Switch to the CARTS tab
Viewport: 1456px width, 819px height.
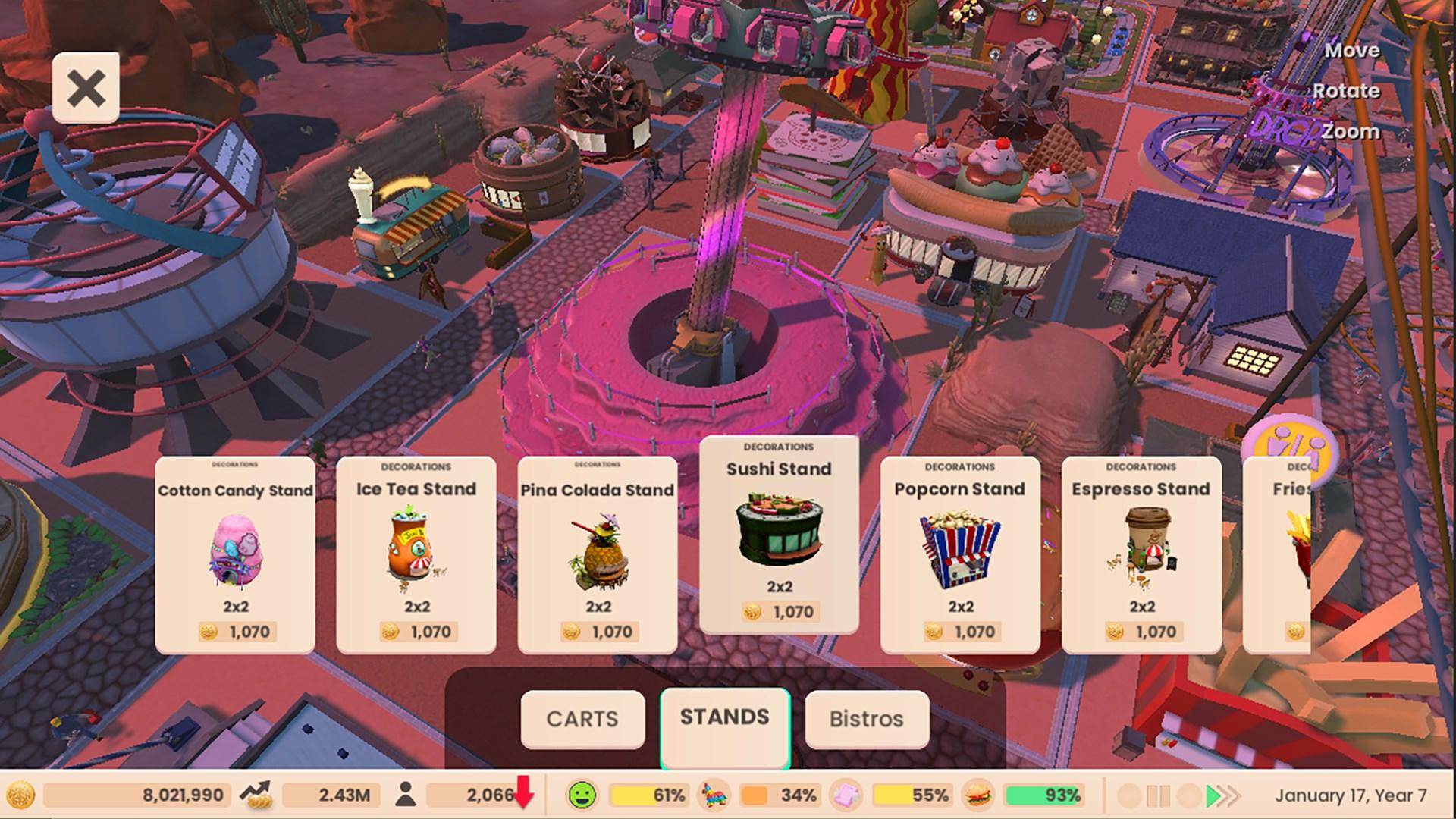click(582, 719)
